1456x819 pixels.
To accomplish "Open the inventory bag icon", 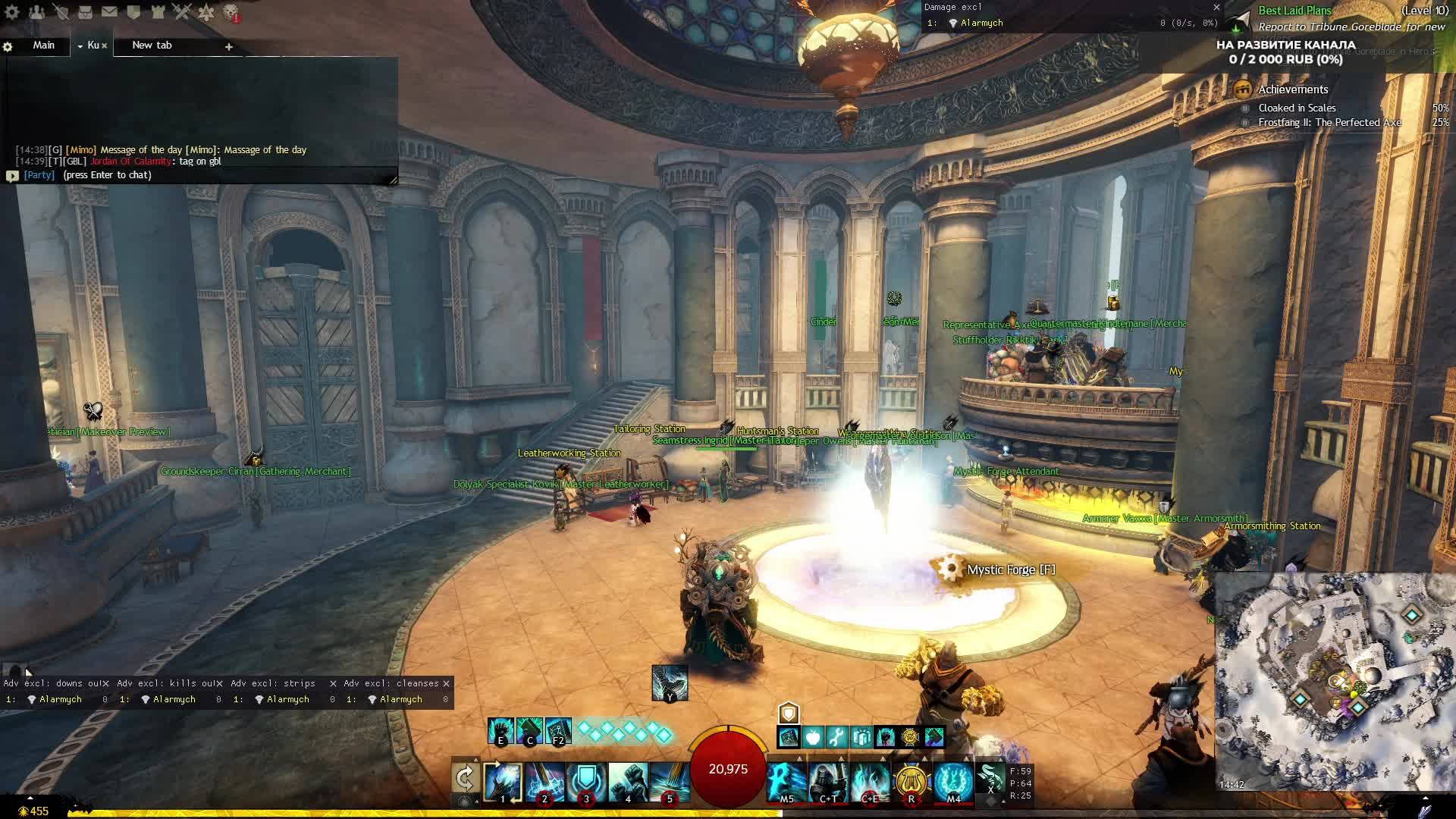I will [85, 12].
